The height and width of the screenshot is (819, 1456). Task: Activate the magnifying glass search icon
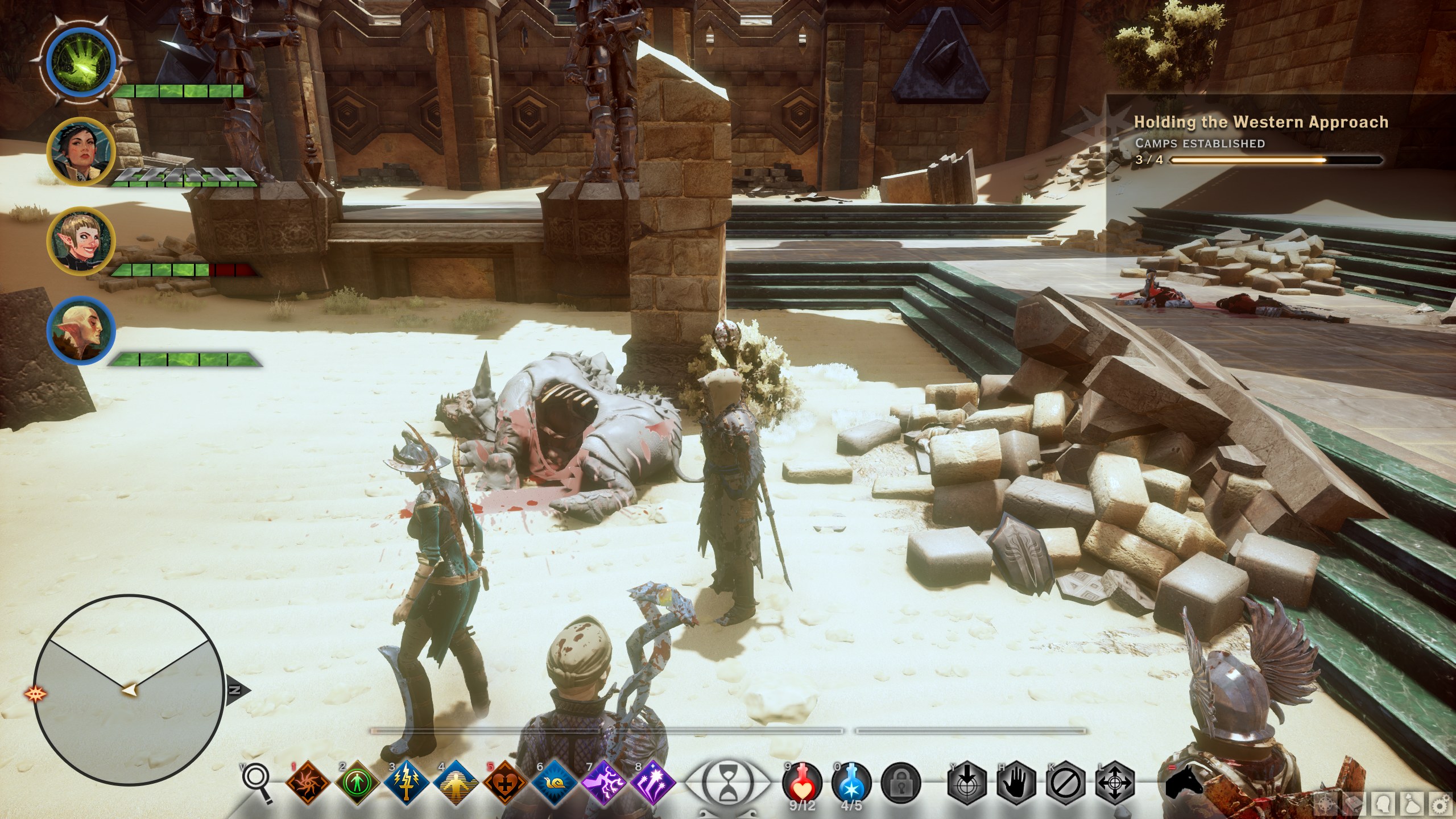tap(253, 777)
